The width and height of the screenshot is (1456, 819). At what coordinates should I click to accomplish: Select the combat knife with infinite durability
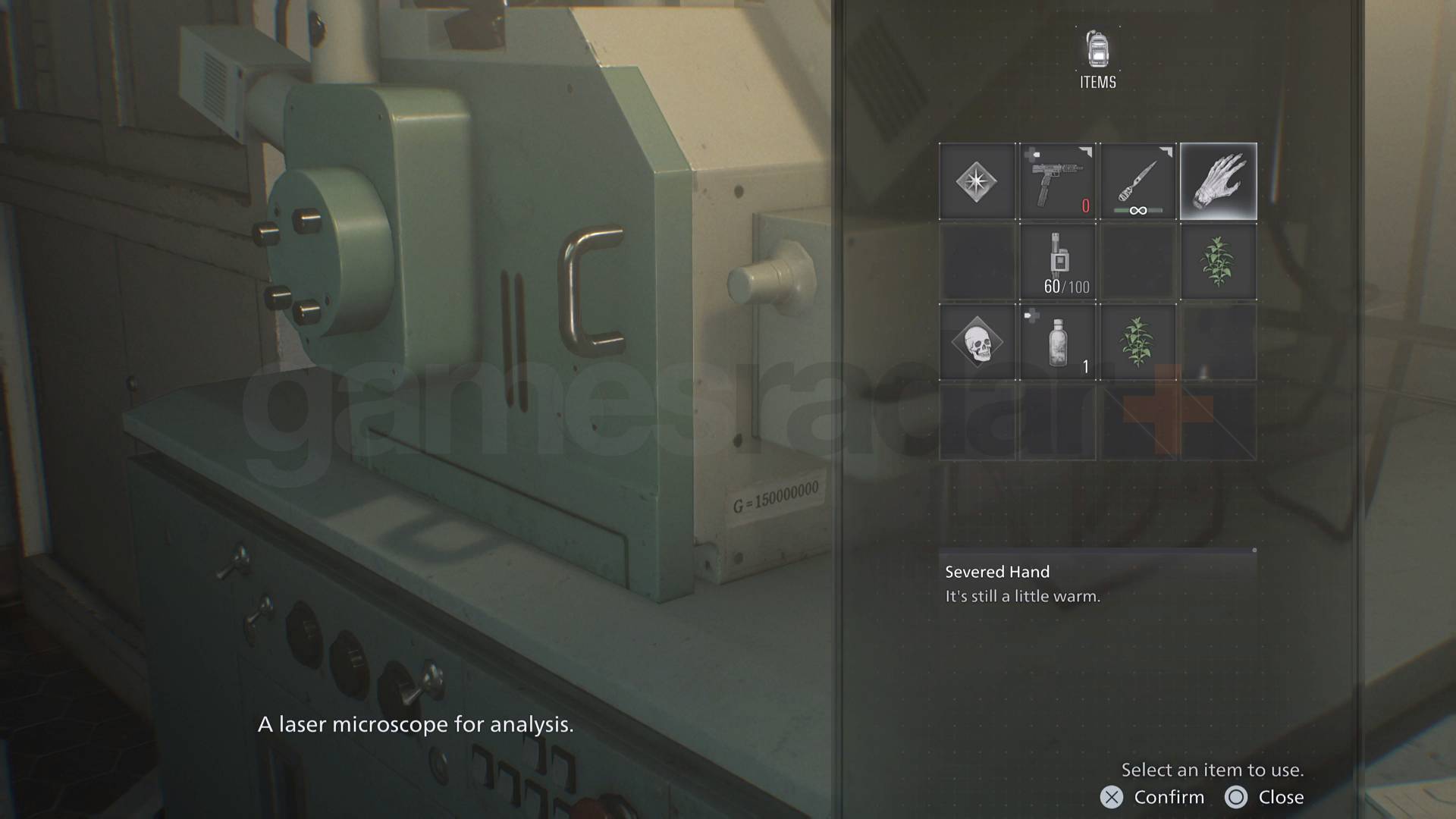tap(1137, 182)
